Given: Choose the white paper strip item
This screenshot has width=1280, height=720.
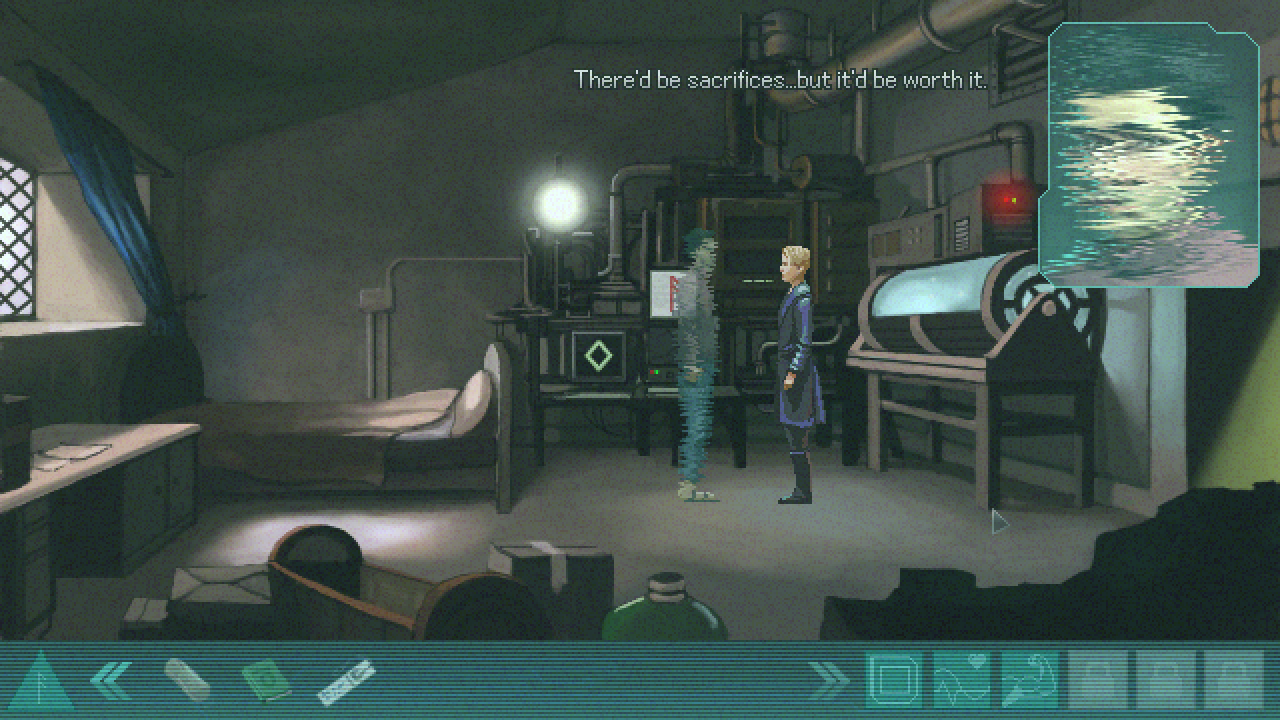Looking at the screenshot, I should [x=346, y=680].
